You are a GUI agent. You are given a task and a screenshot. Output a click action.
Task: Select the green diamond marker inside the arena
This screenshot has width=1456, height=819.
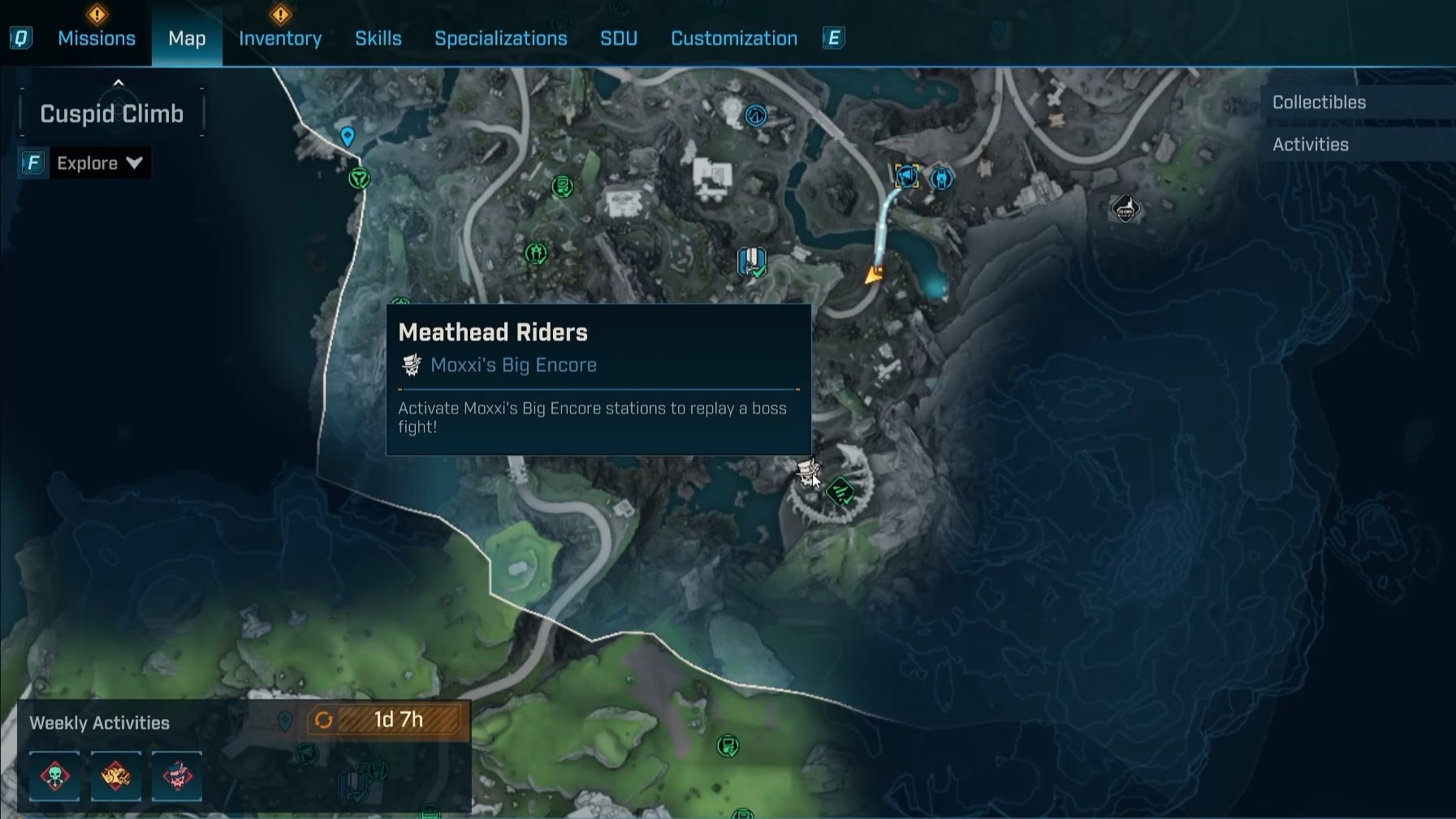(x=841, y=491)
